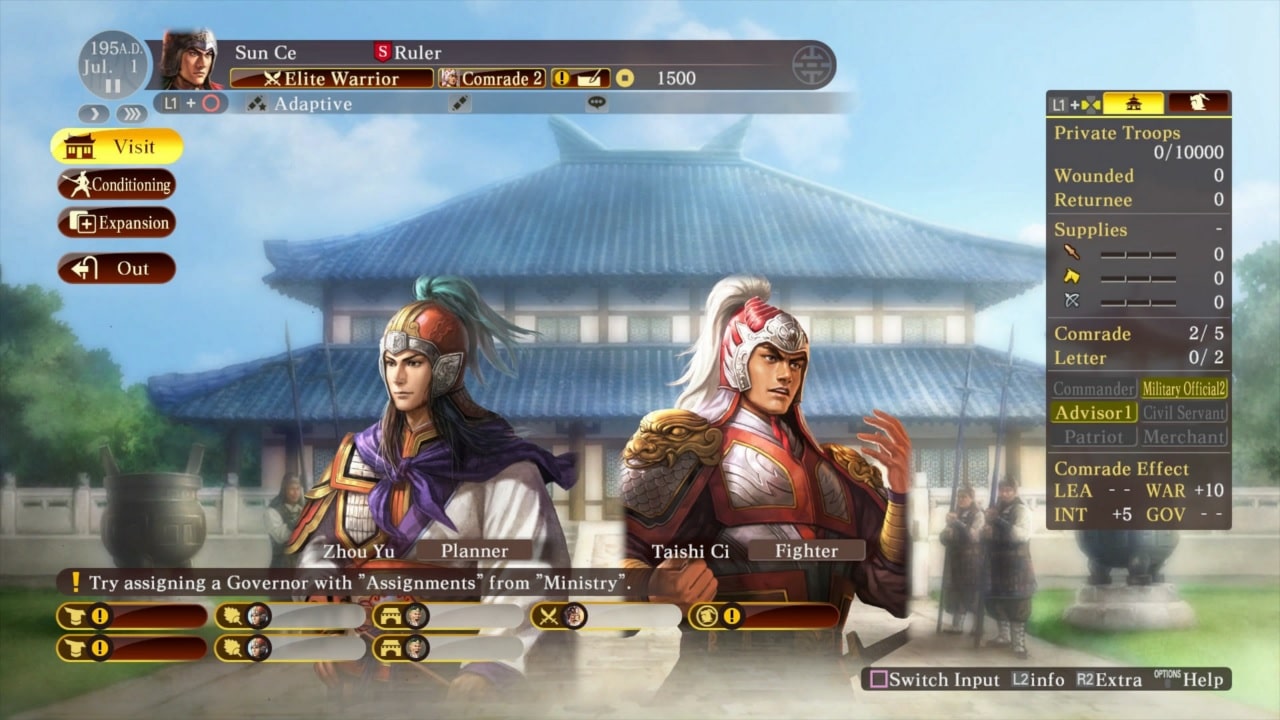
Task: Click the gate building icon near Taishi Ci
Action: pyautogui.click(x=391, y=617)
